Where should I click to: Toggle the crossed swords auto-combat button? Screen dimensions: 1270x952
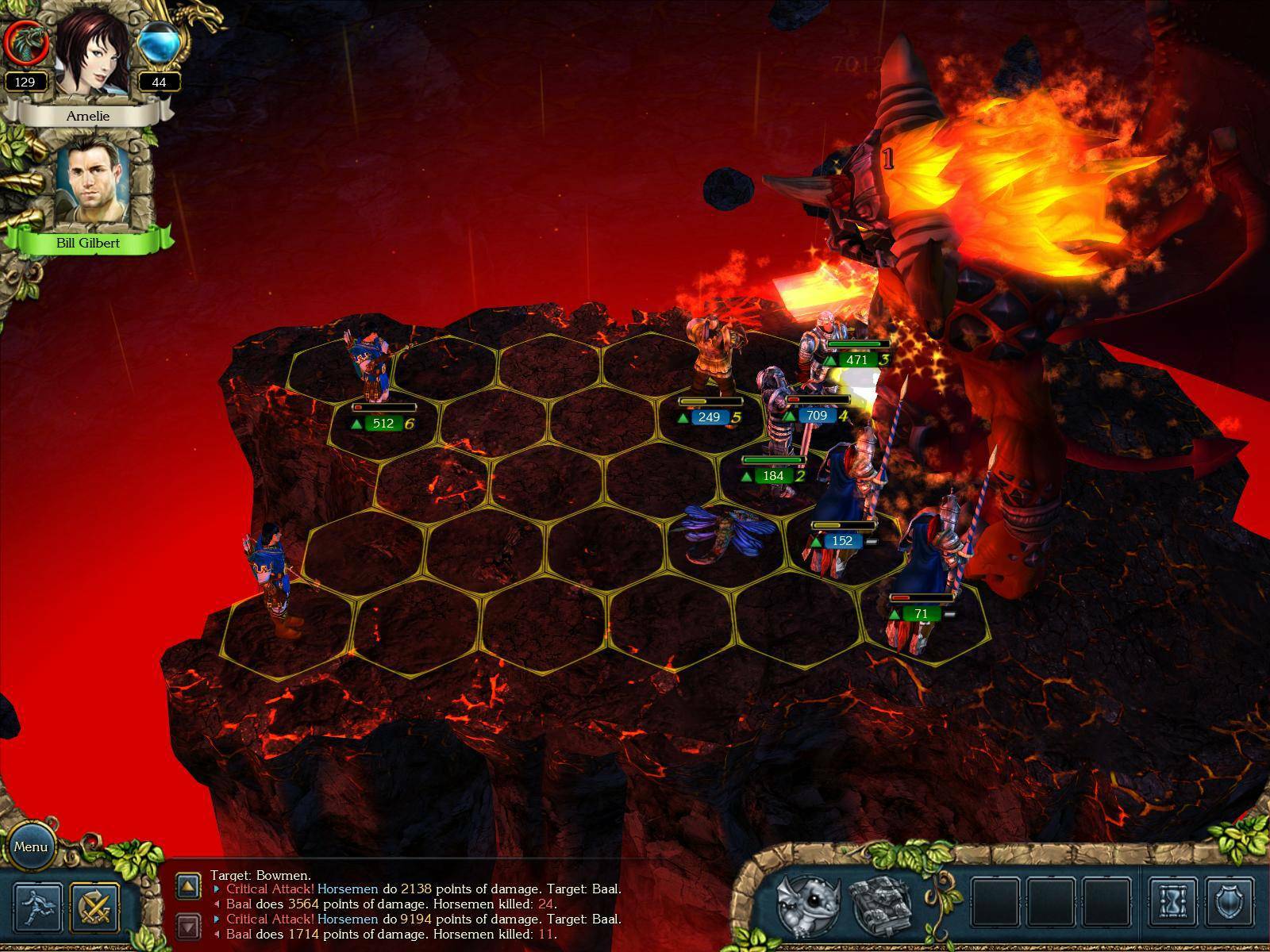pos(94,907)
